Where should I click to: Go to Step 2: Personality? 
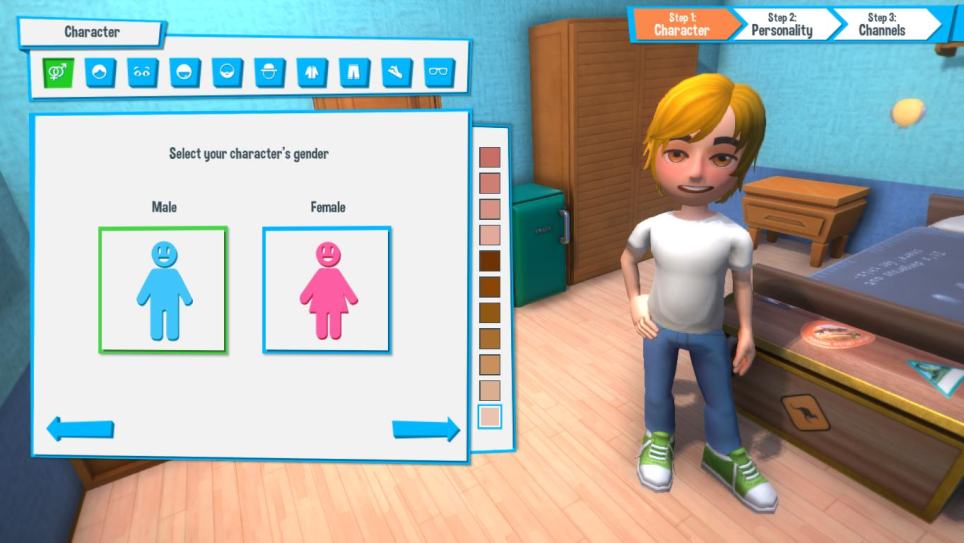(x=782, y=24)
